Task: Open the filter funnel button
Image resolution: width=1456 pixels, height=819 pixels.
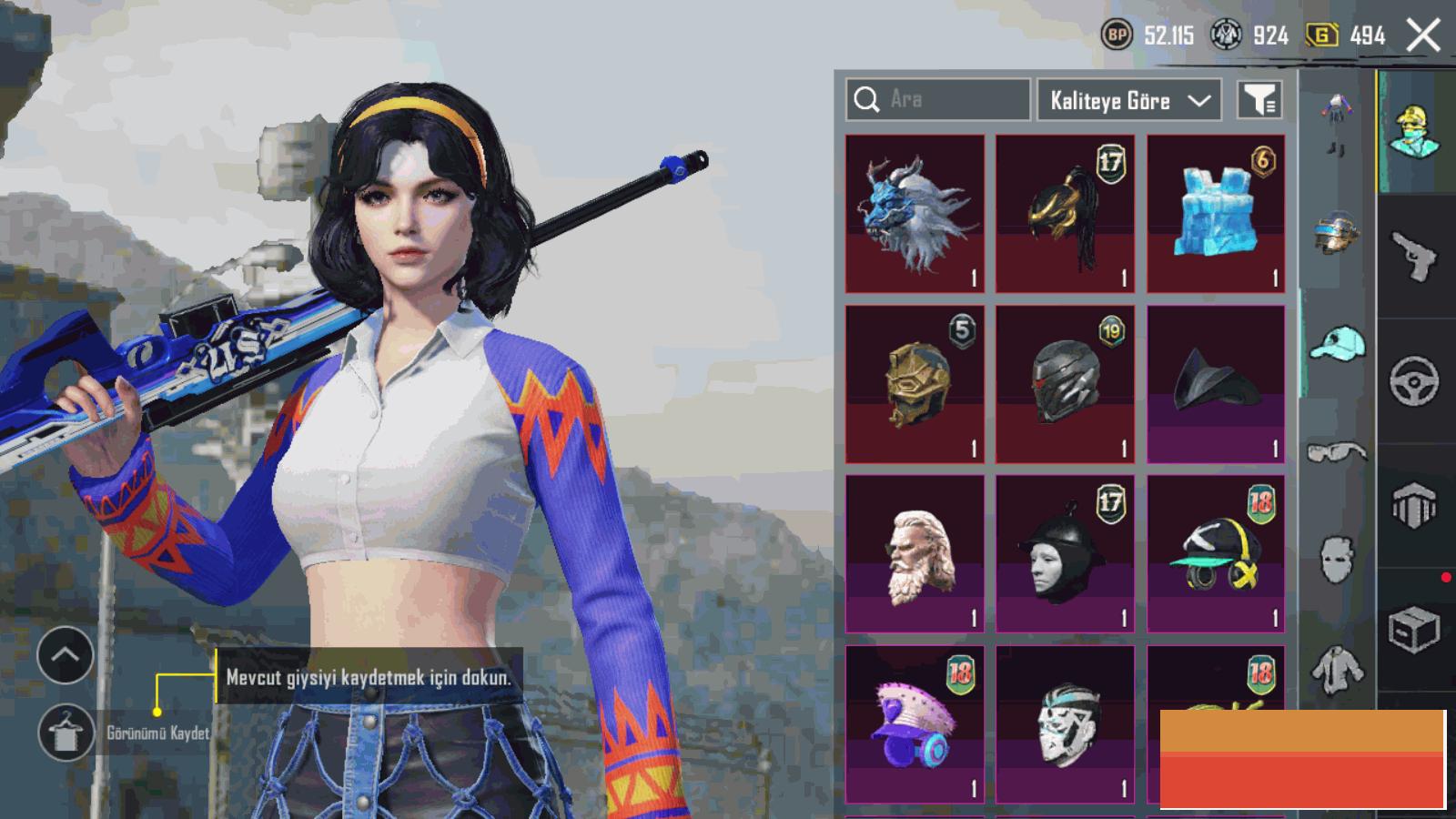Action: pos(1259,100)
